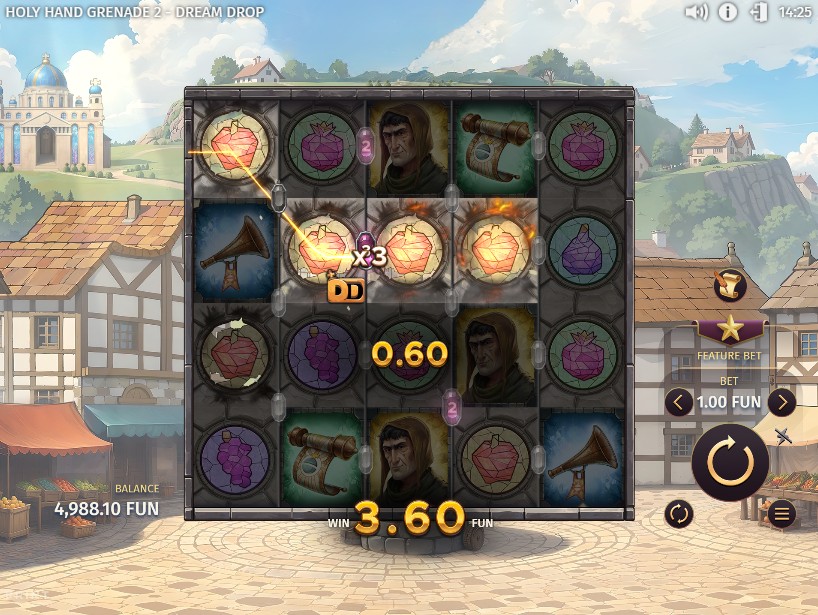The width and height of the screenshot is (818, 615).
Task: Spin the reels with the large circular arrow button
Action: [730, 462]
